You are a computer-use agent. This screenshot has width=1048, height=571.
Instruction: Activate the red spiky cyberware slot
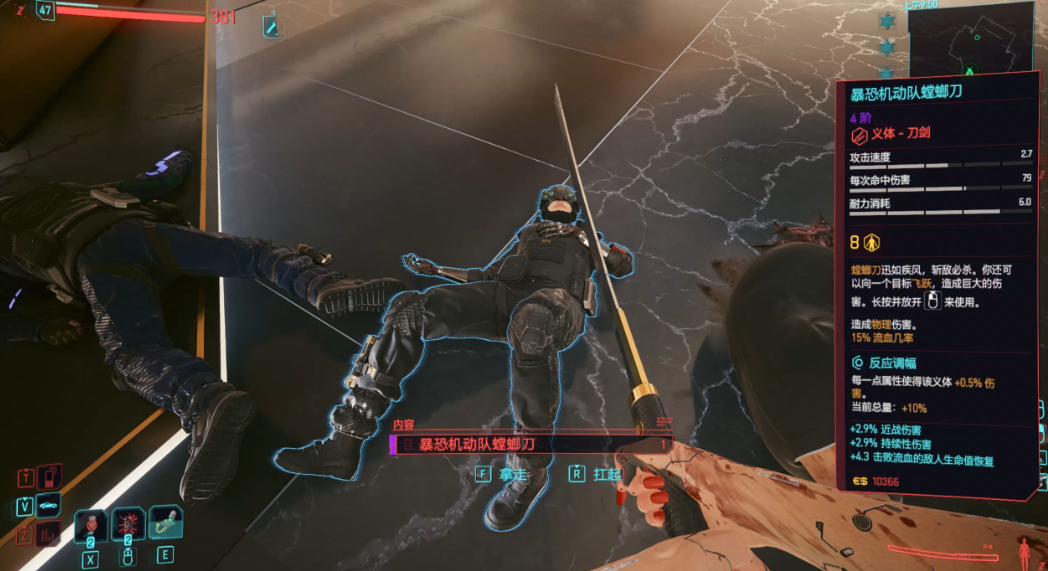[128, 523]
